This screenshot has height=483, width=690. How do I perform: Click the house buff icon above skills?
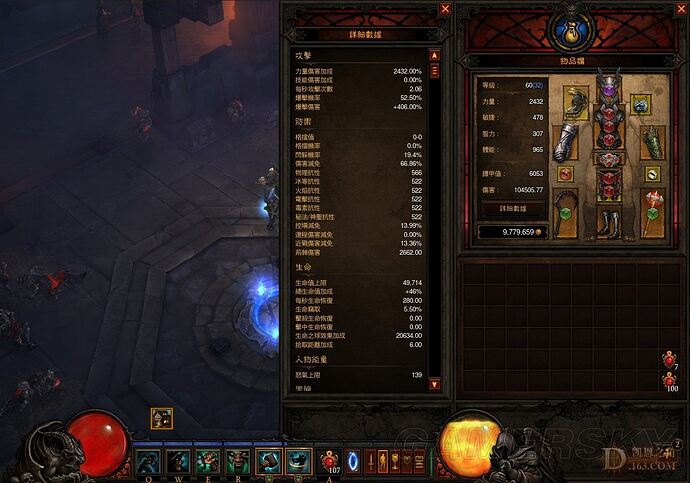[x=162, y=418]
